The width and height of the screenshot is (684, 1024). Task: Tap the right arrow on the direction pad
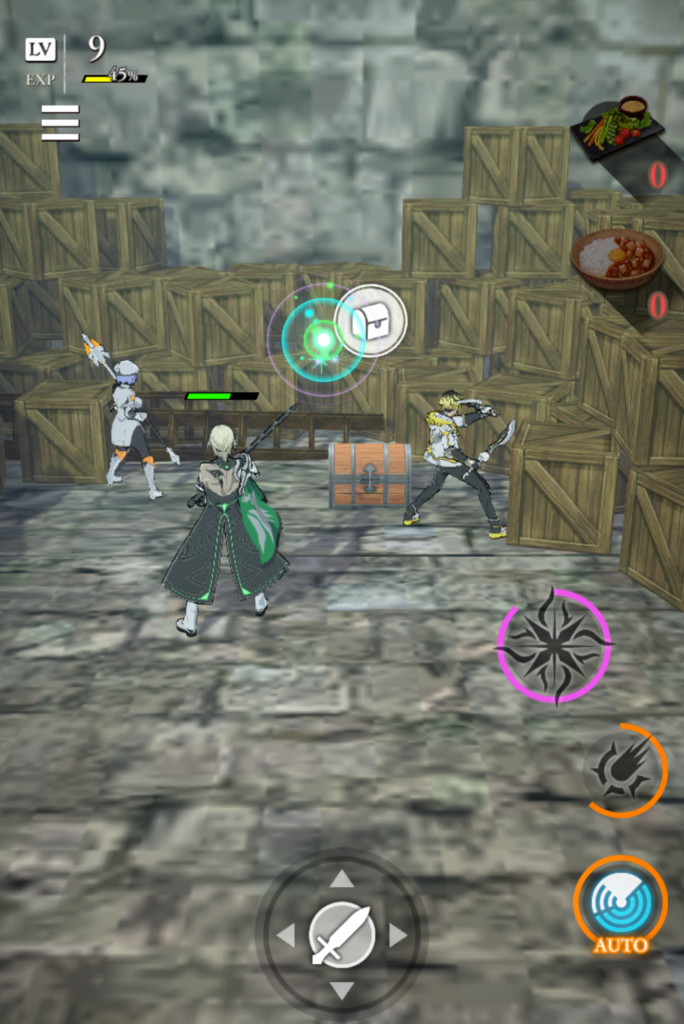(x=398, y=936)
